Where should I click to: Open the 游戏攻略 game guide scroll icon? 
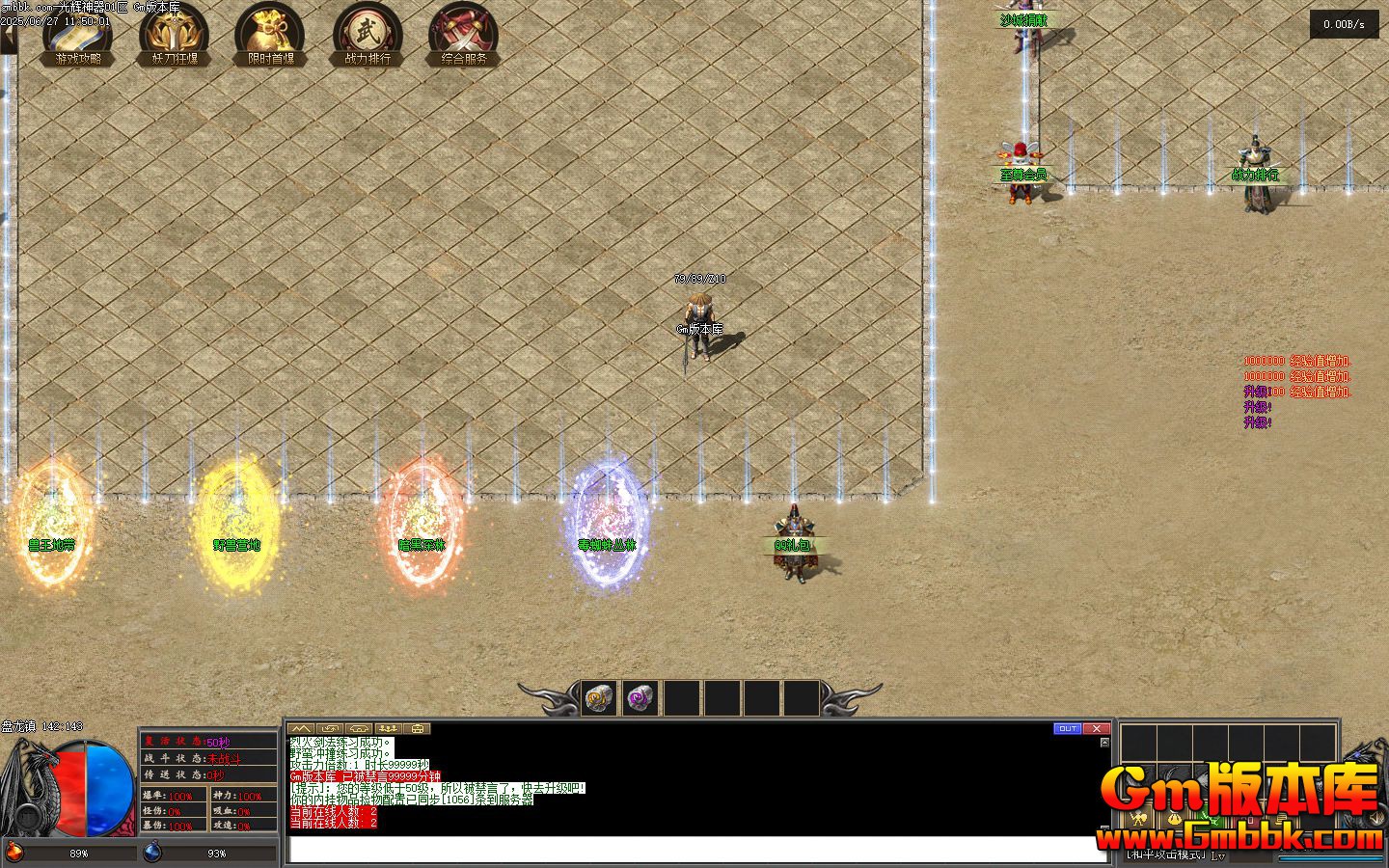(77, 34)
